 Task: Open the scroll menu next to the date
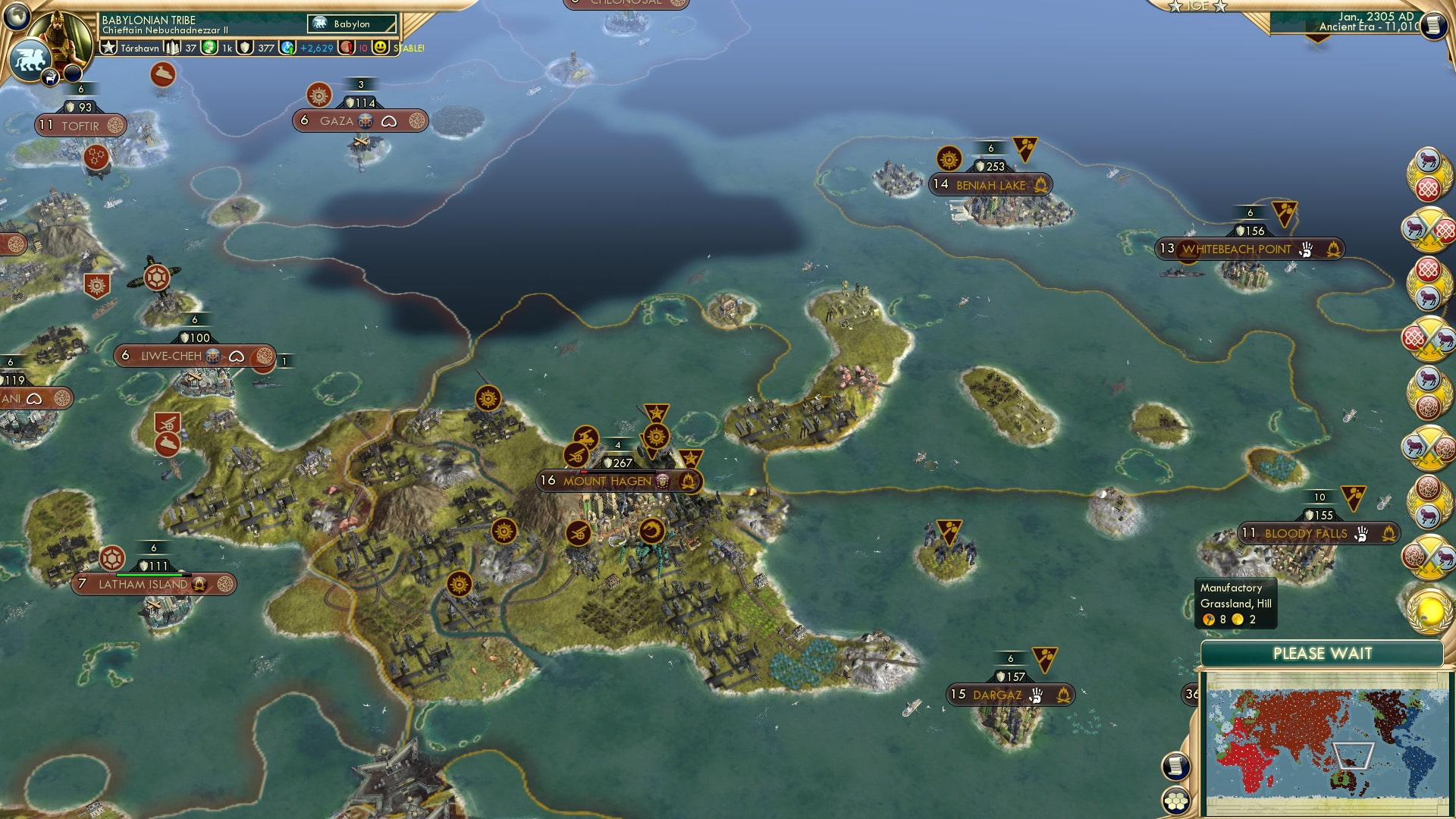click(1432, 26)
